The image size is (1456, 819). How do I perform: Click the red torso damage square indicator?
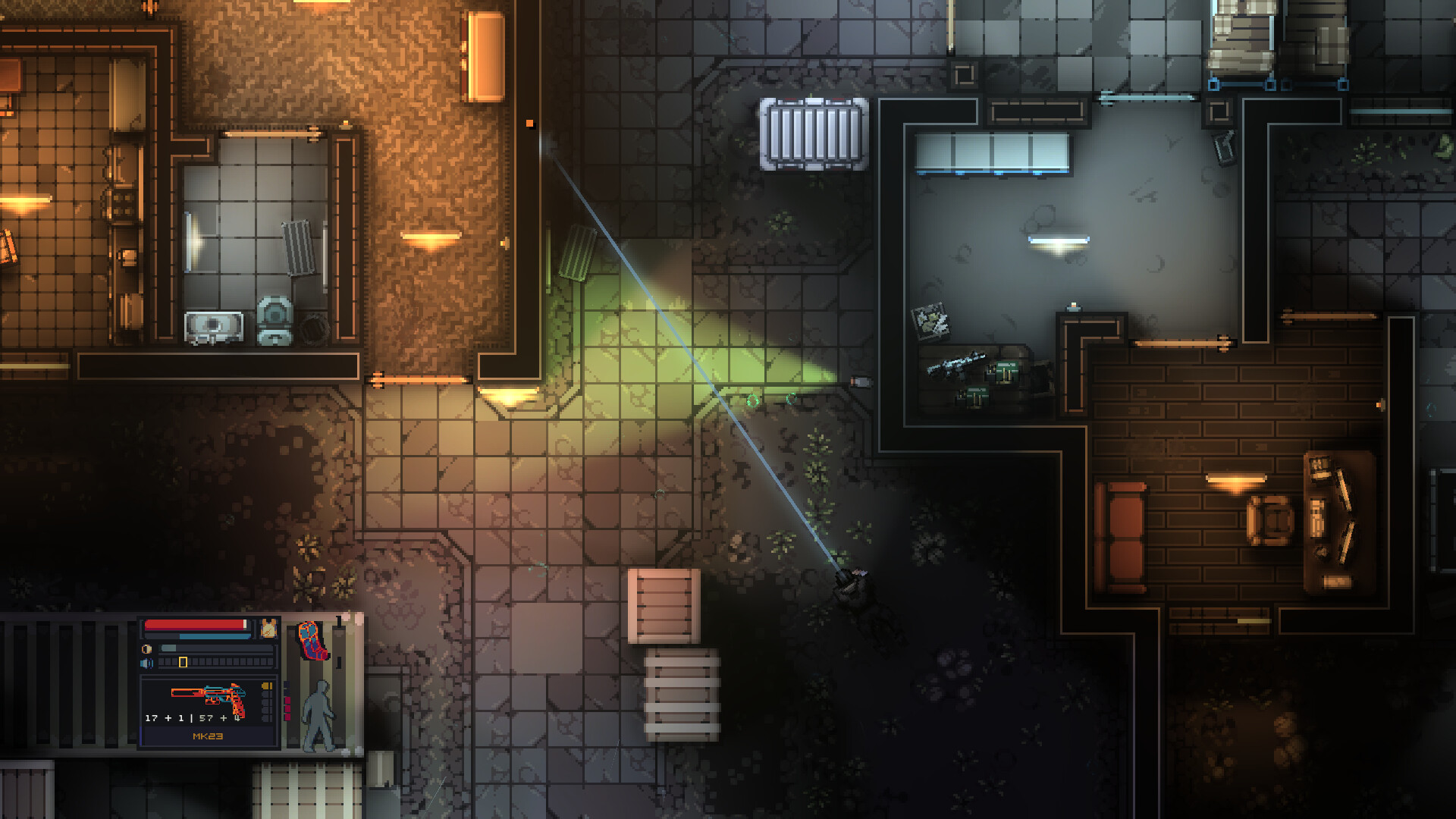(x=287, y=701)
